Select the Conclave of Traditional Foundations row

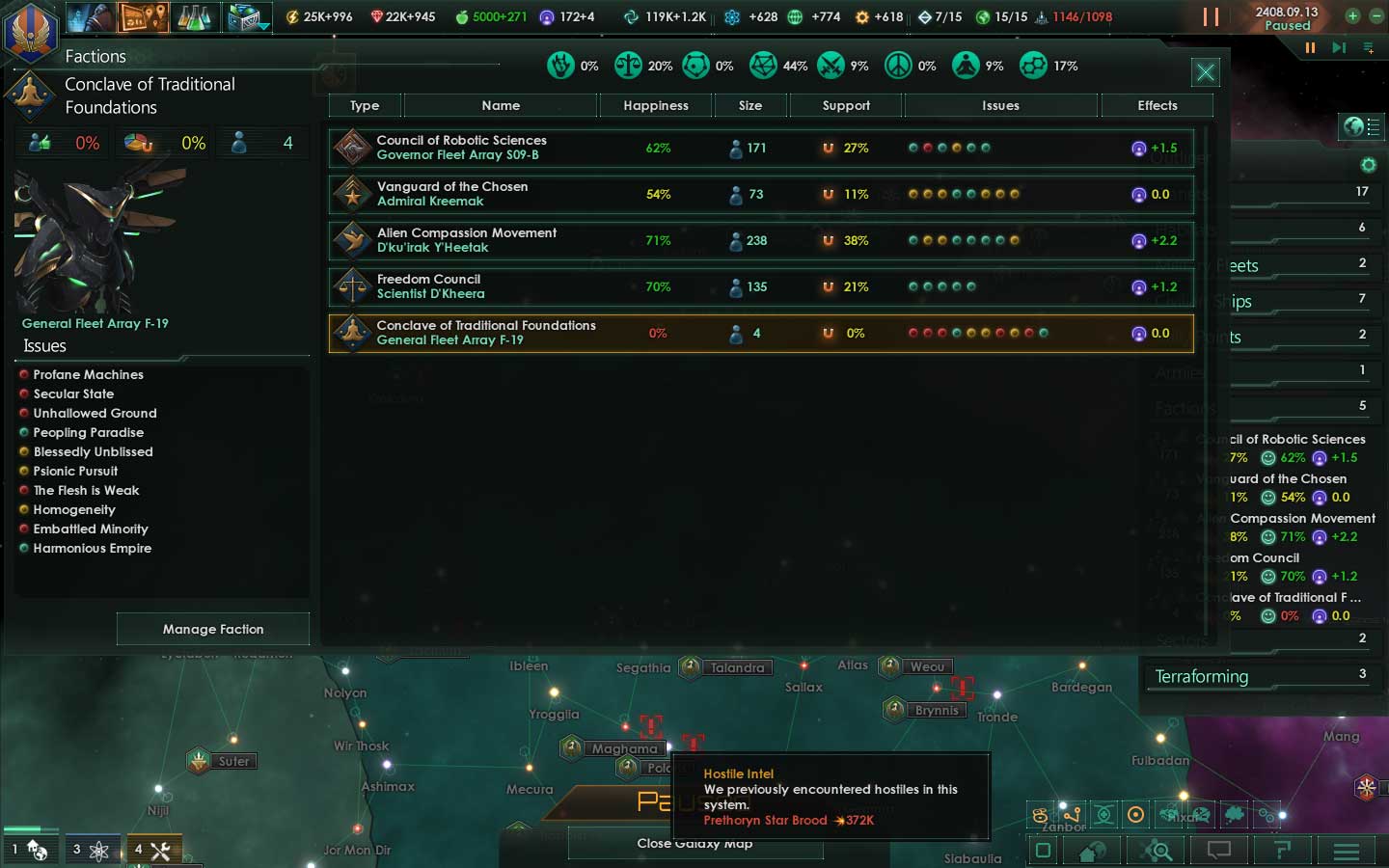click(675, 333)
